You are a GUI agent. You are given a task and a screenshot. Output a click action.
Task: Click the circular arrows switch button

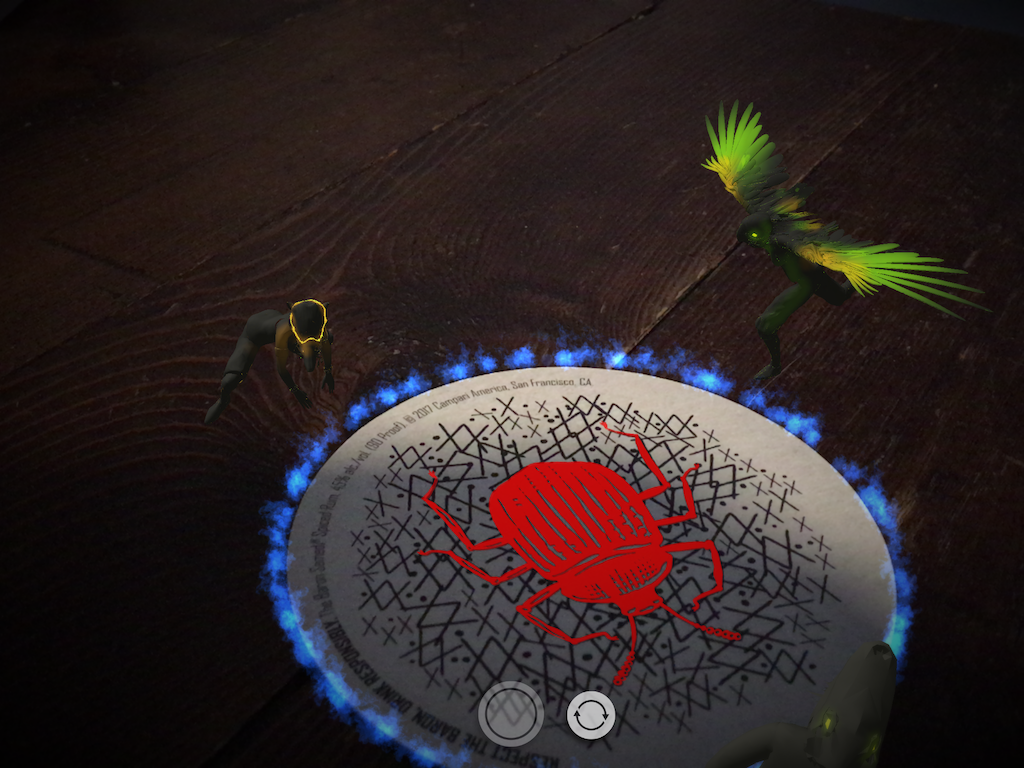pyautogui.click(x=590, y=715)
